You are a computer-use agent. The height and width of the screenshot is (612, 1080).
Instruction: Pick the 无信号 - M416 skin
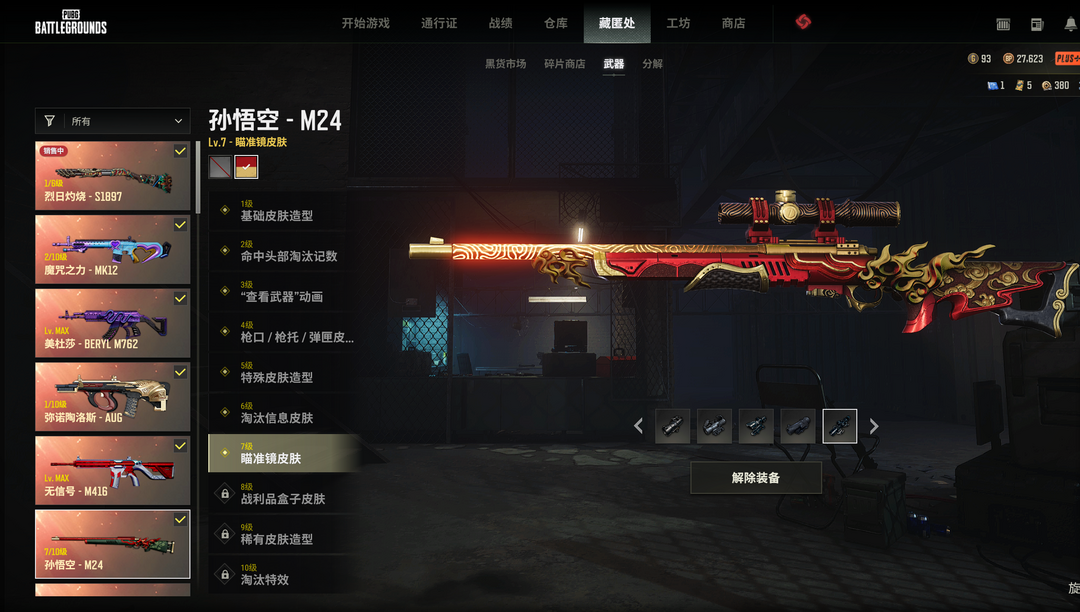point(112,470)
